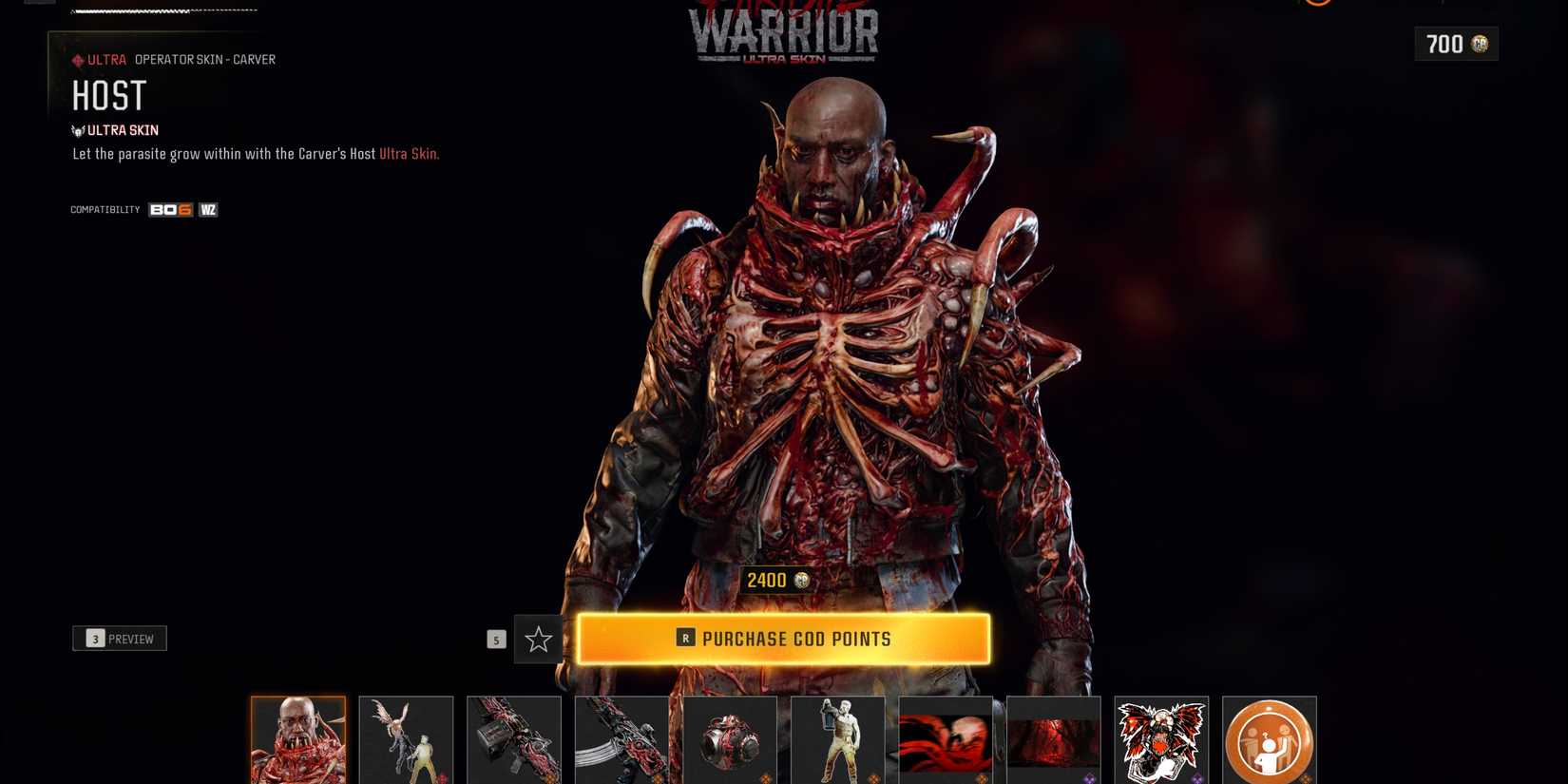Open the winged operator skin item
1568x784 pixels.
pos(406,739)
